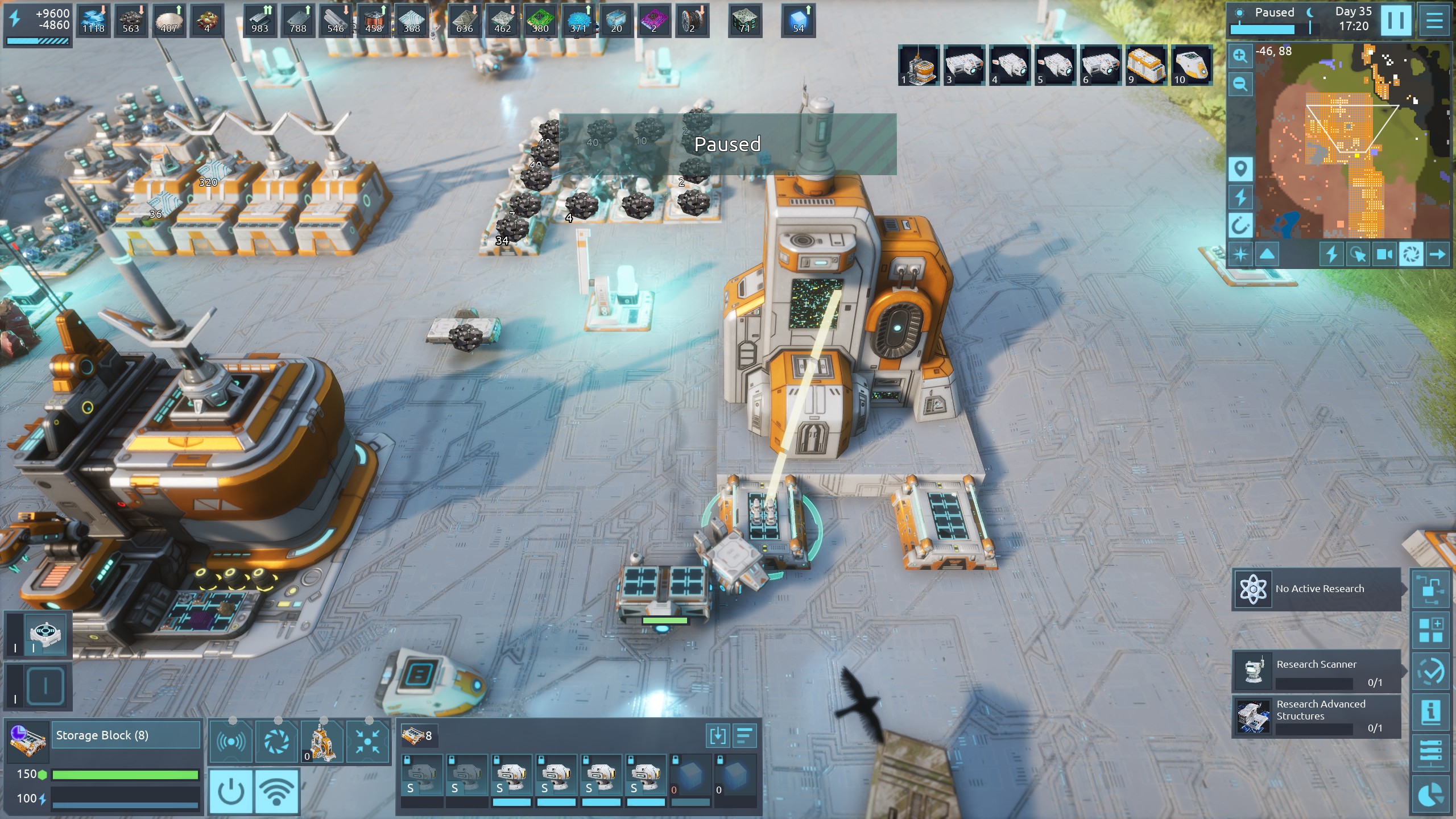Open the build grid menu with plus
The width and height of the screenshot is (1456, 819).
(1430, 630)
